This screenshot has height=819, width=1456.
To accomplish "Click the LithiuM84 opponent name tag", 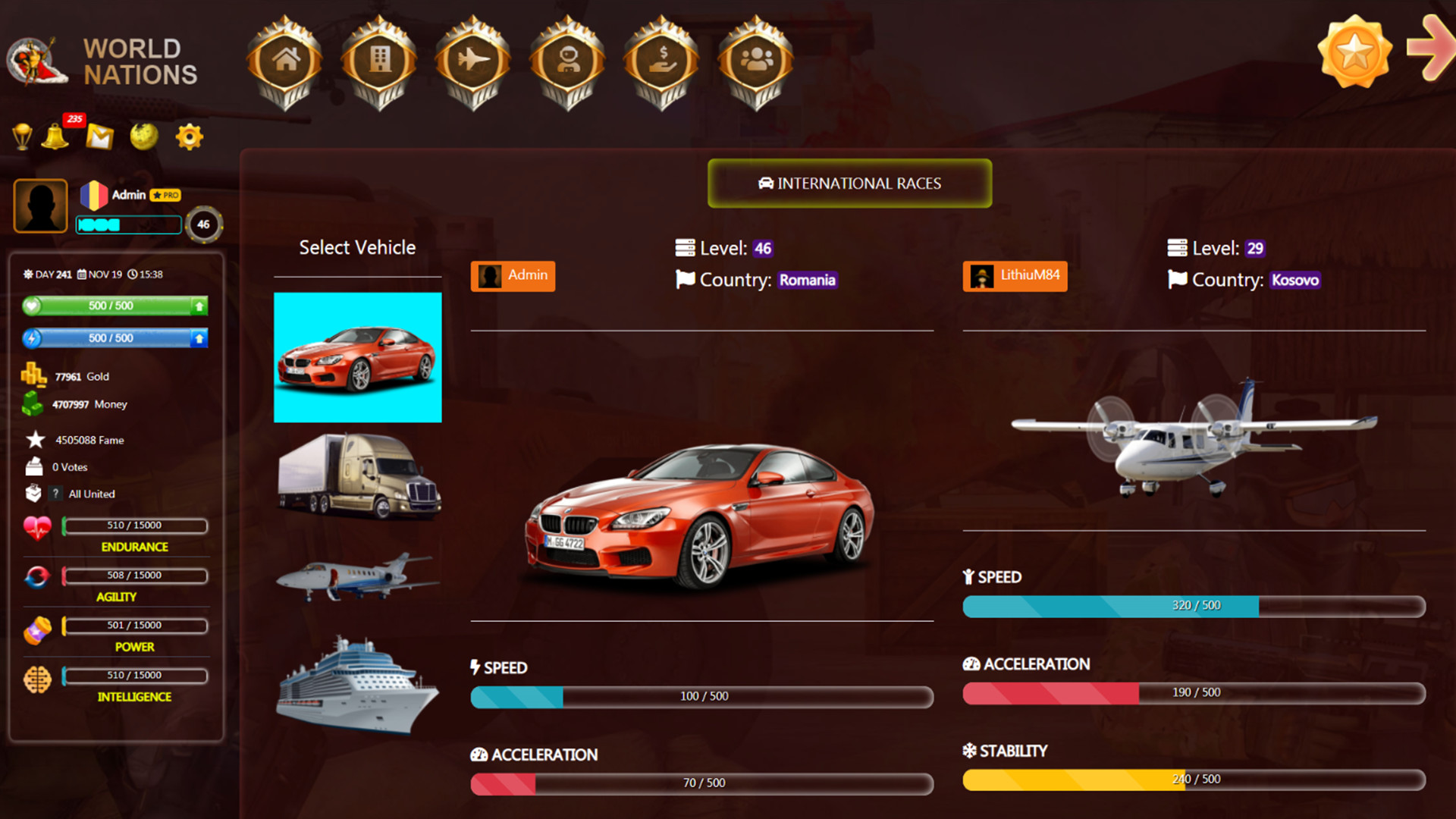I will coord(1015,276).
